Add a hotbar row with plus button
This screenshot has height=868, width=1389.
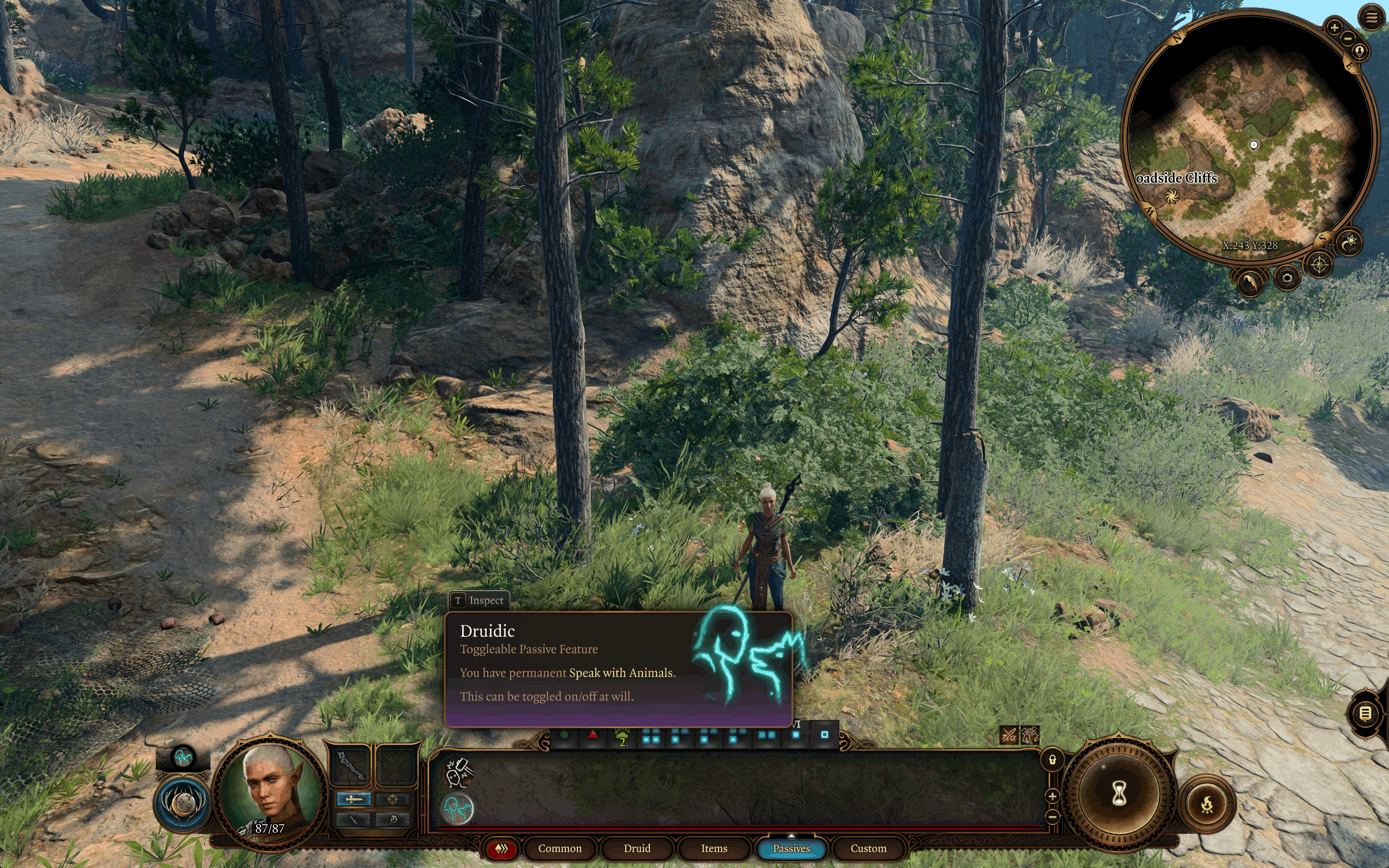(1052, 796)
